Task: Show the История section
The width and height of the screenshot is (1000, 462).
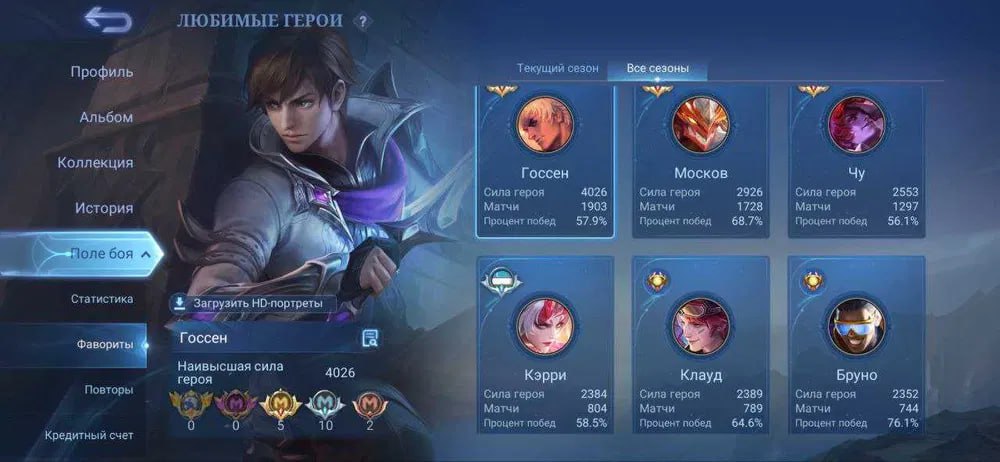Action: pos(103,208)
